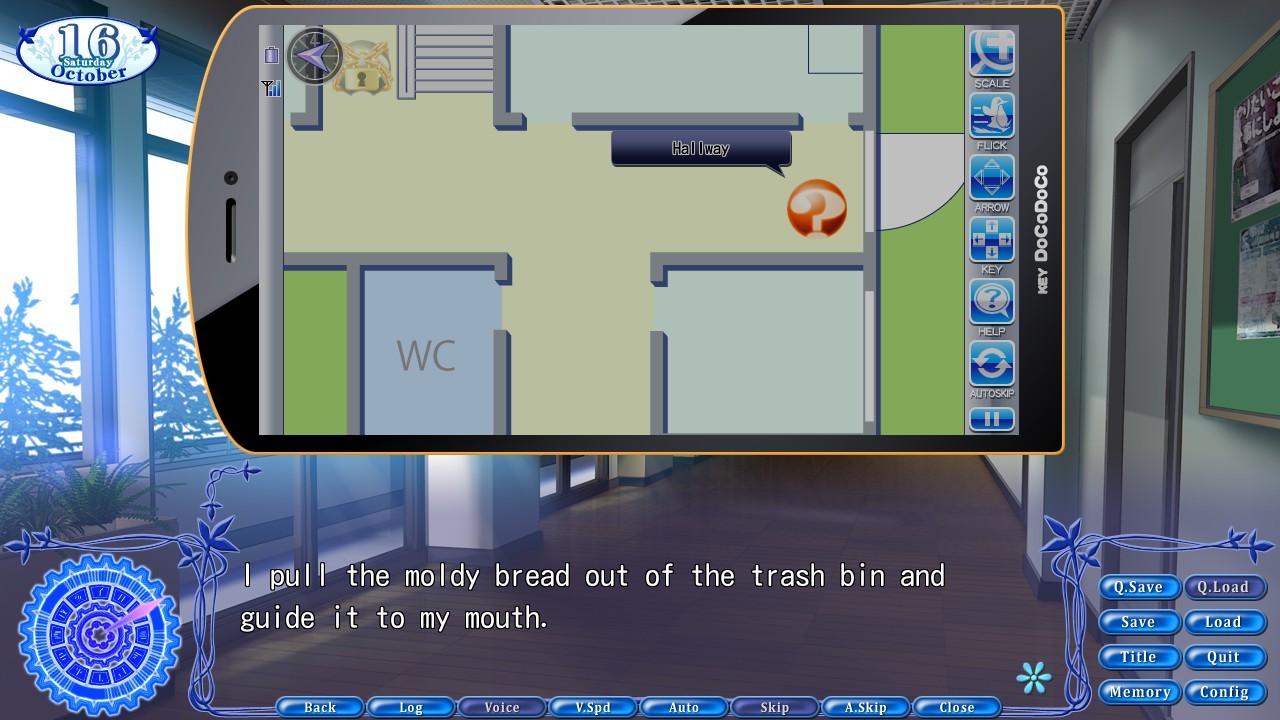This screenshot has width=1280, height=720.
Task: Select the KEY directional pad mode
Action: click(x=991, y=239)
